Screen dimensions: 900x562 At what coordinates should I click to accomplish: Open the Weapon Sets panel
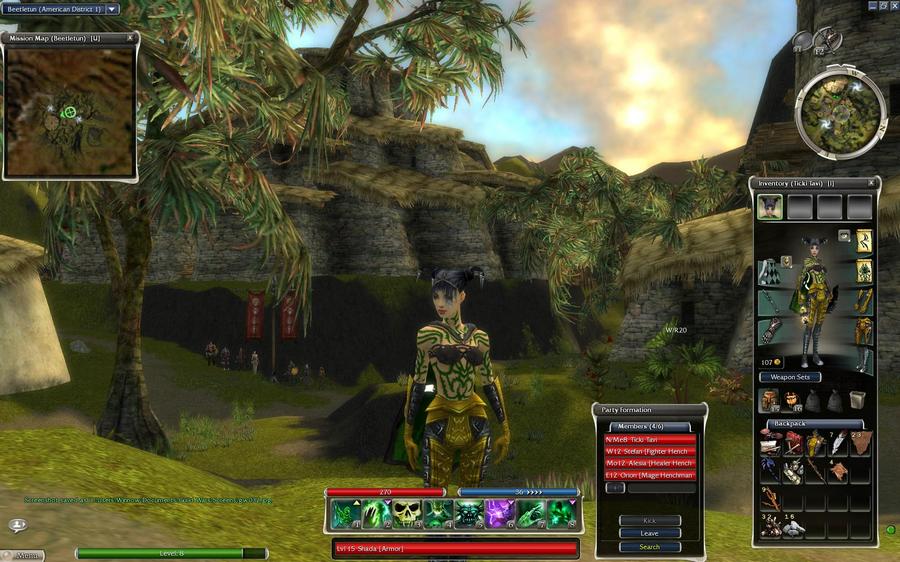coord(790,377)
